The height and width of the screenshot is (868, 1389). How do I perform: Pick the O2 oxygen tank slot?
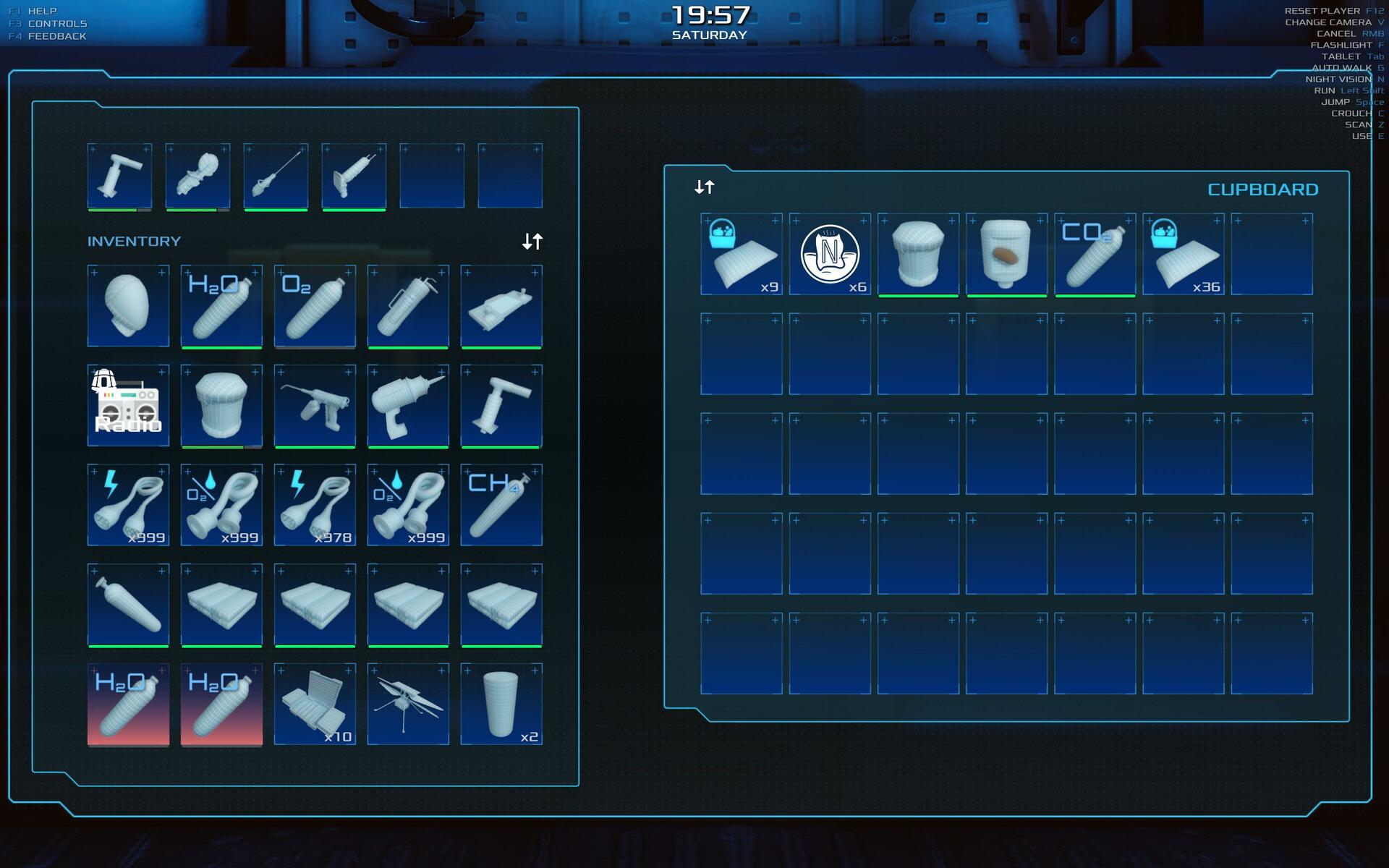tap(315, 306)
